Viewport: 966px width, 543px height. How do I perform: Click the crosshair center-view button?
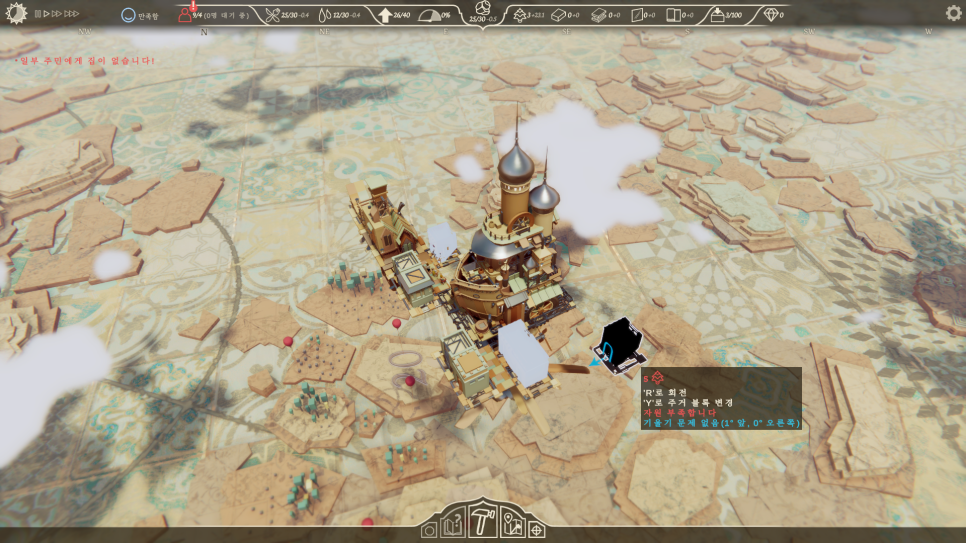[x=536, y=529]
